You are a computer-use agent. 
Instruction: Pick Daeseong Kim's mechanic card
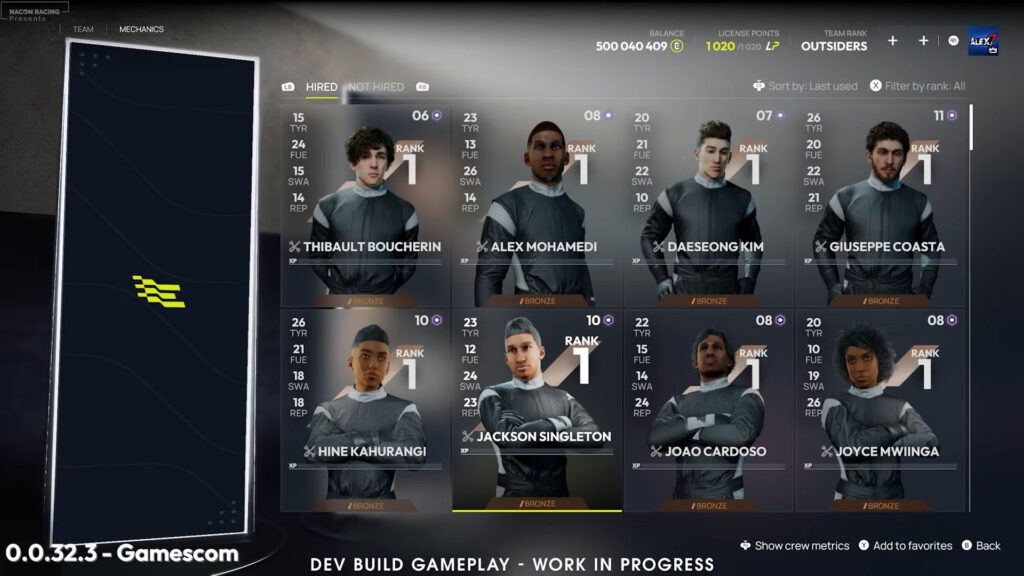(x=709, y=206)
